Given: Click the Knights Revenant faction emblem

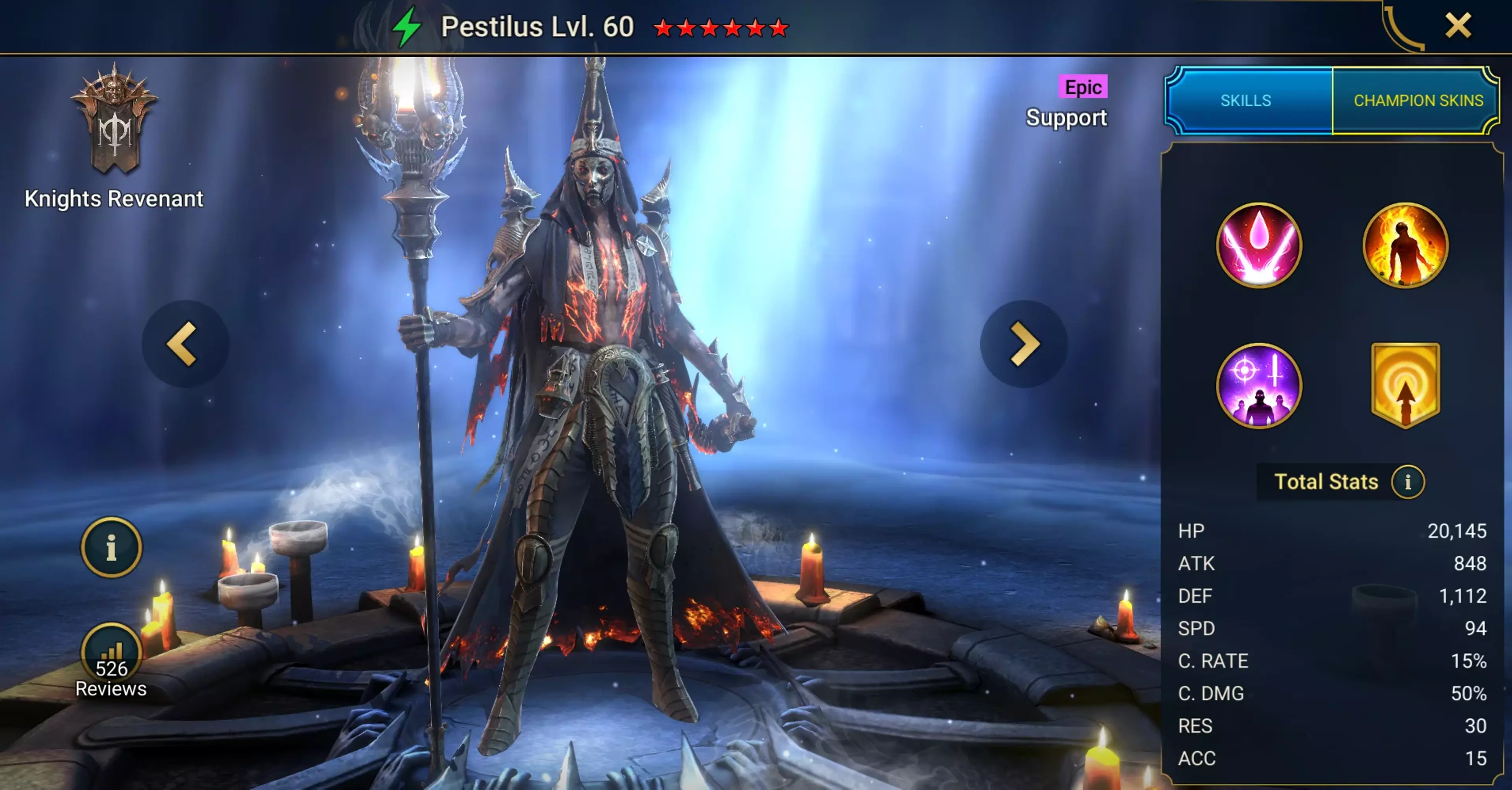Looking at the screenshot, I should click(x=114, y=121).
